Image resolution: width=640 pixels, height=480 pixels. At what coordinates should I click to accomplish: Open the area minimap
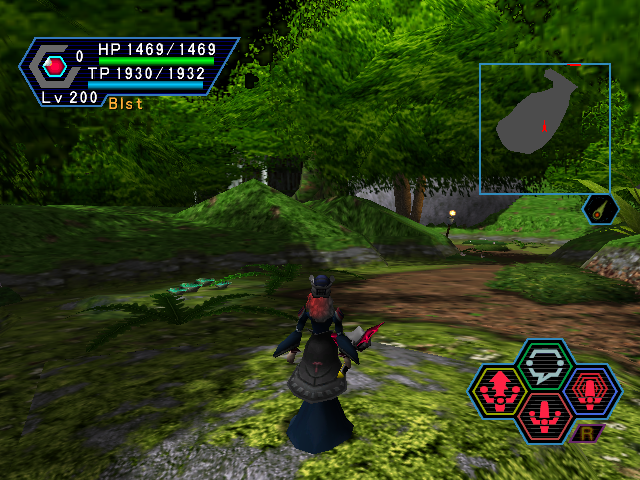[544, 128]
